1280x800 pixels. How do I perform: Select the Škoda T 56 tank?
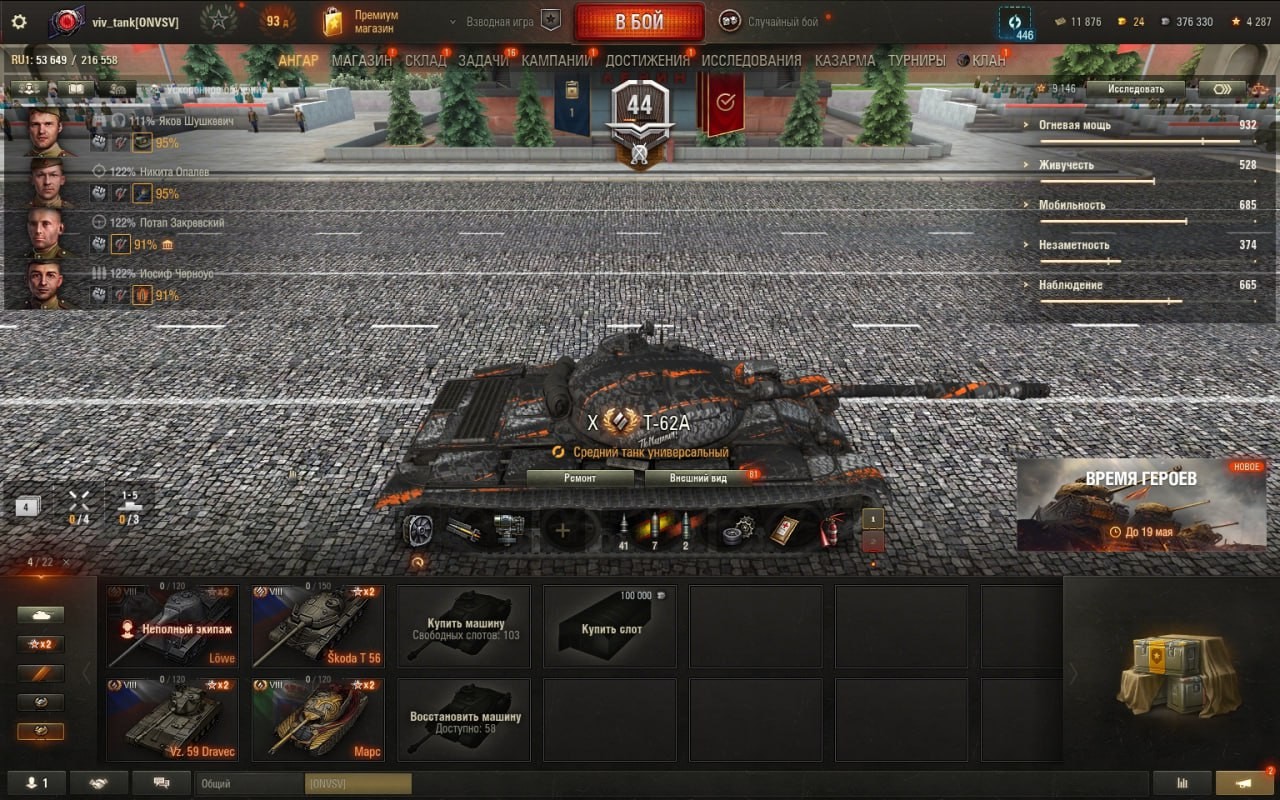(317, 626)
